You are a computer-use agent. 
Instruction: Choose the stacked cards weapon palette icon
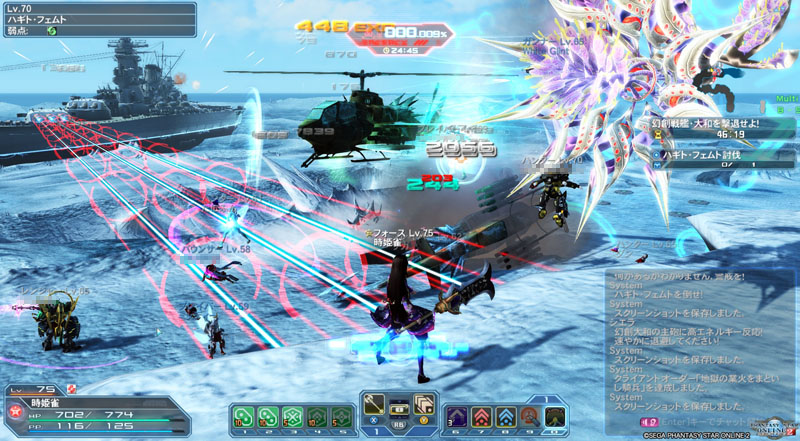pyautogui.click(x=423, y=404)
